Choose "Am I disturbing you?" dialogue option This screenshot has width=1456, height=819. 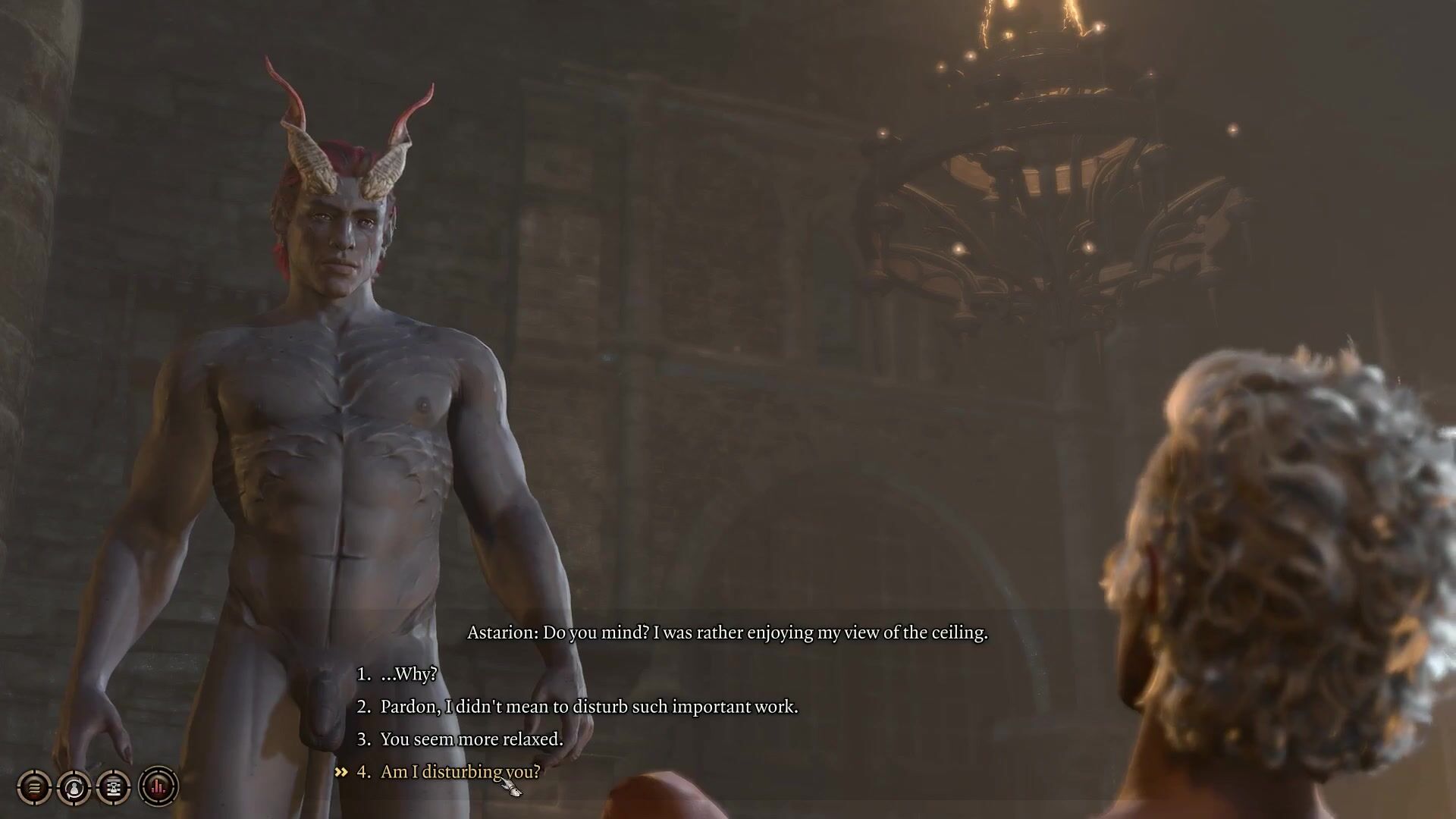[x=460, y=772]
